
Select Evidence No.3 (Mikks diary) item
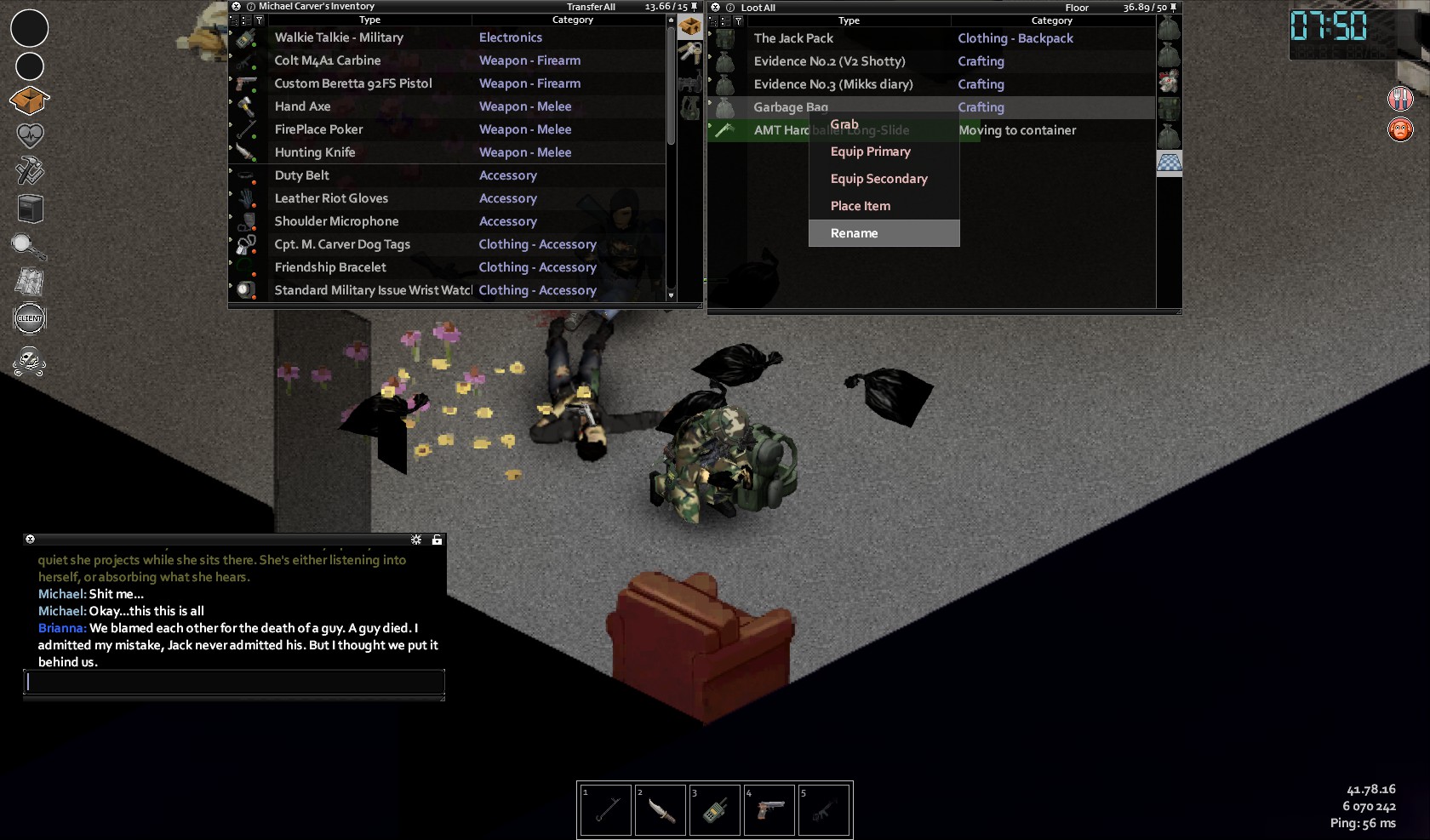(x=832, y=84)
